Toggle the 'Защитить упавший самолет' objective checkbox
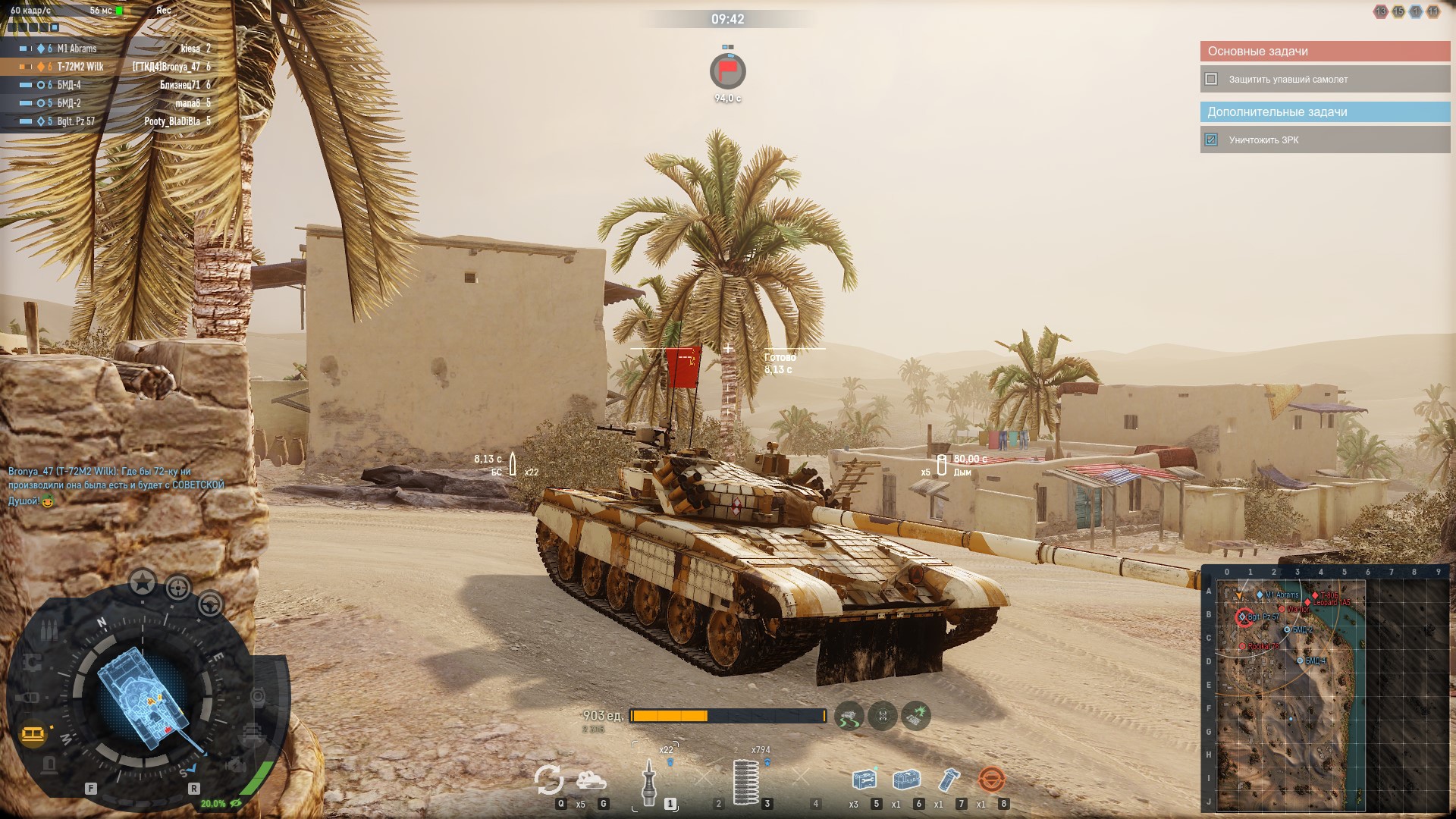 coord(1211,79)
